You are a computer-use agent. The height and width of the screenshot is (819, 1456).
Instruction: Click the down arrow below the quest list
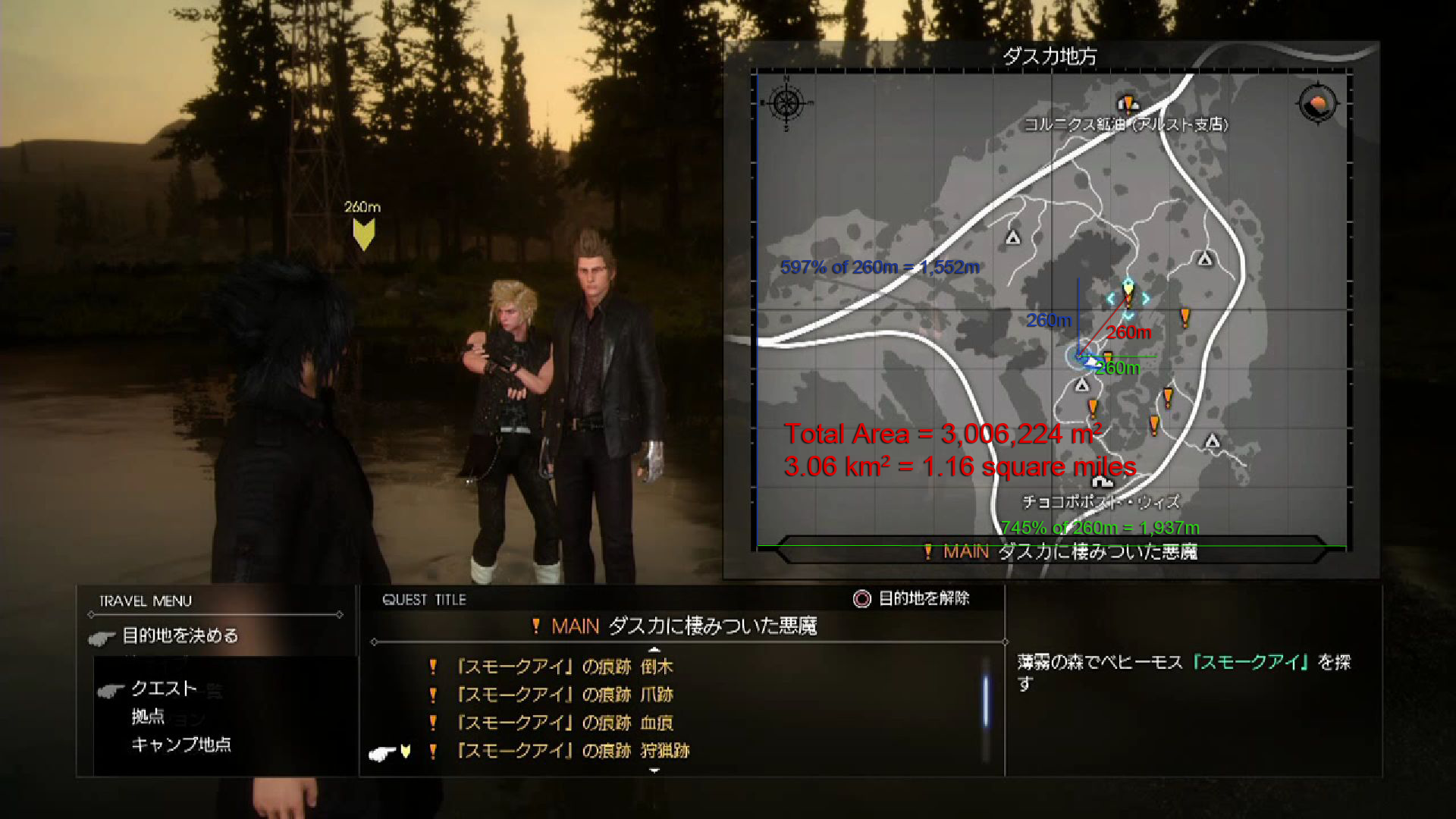click(x=654, y=770)
